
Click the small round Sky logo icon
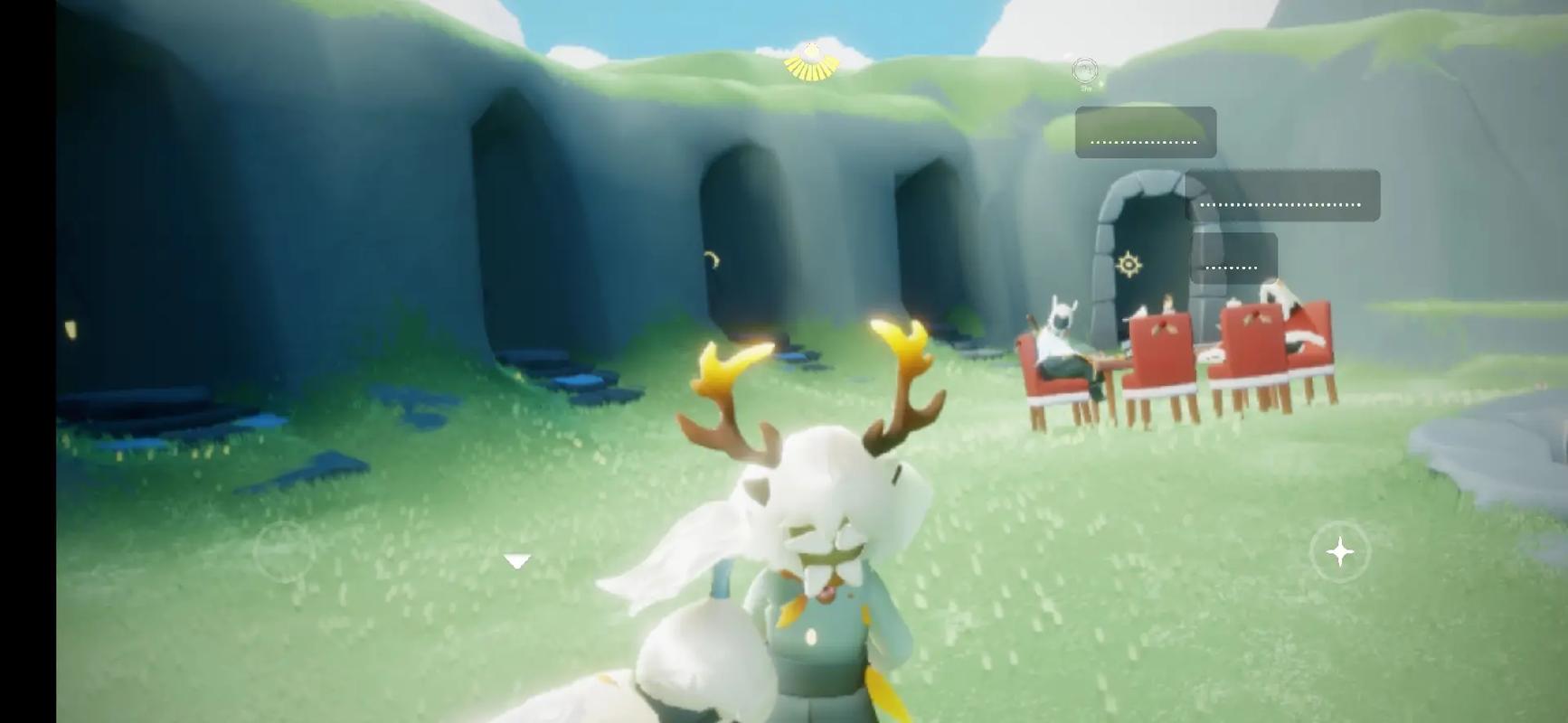point(1084,70)
